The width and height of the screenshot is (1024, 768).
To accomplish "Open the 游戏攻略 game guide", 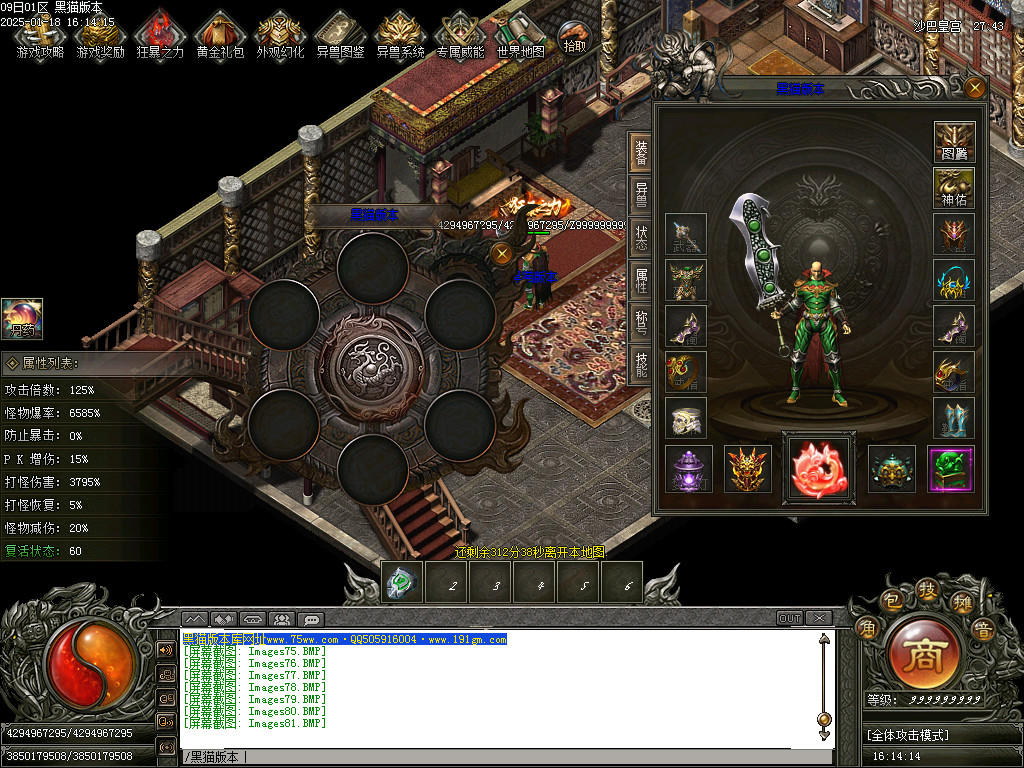I will tap(40, 35).
